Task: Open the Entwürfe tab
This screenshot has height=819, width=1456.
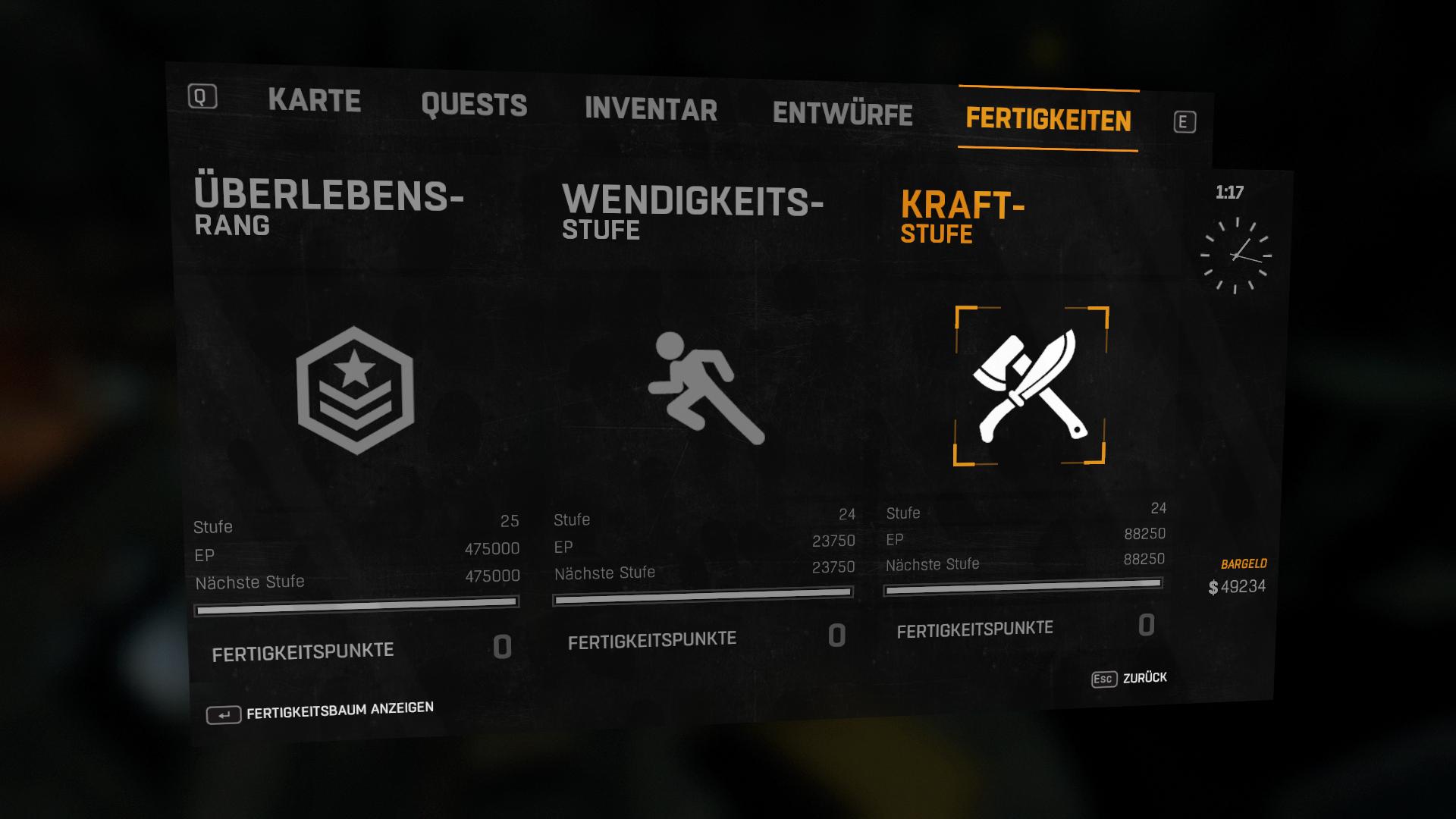Action: click(842, 115)
